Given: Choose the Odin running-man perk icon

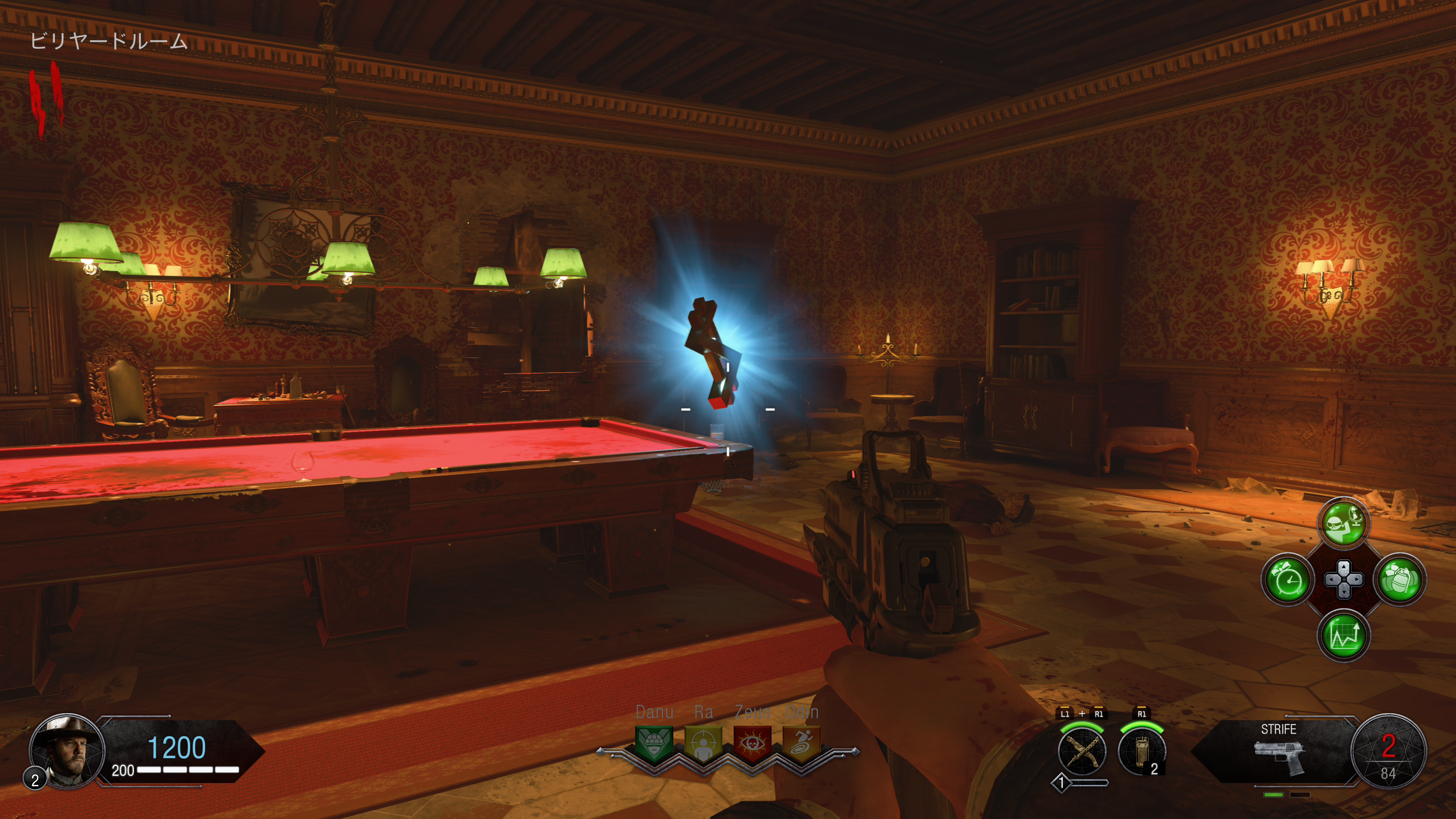Looking at the screenshot, I should click(802, 744).
